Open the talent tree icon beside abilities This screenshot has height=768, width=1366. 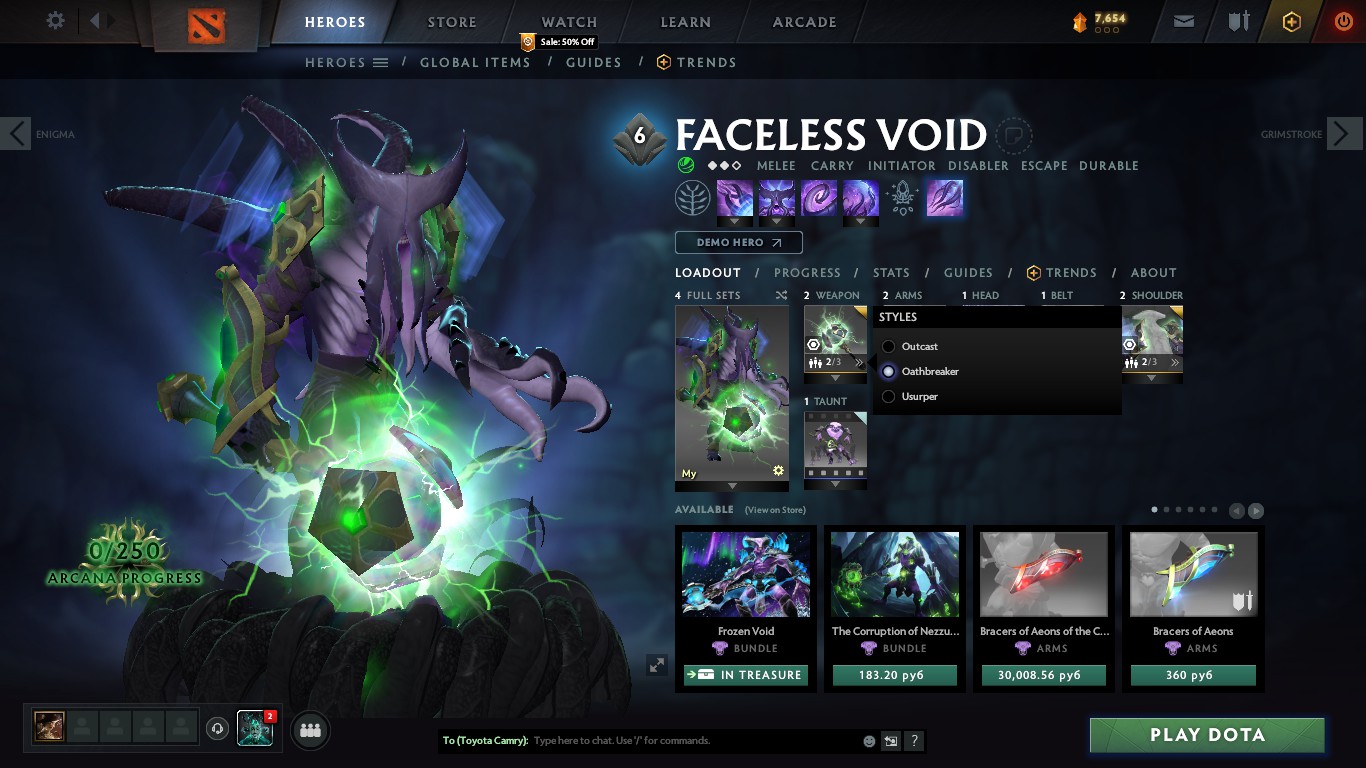(694, 197)
